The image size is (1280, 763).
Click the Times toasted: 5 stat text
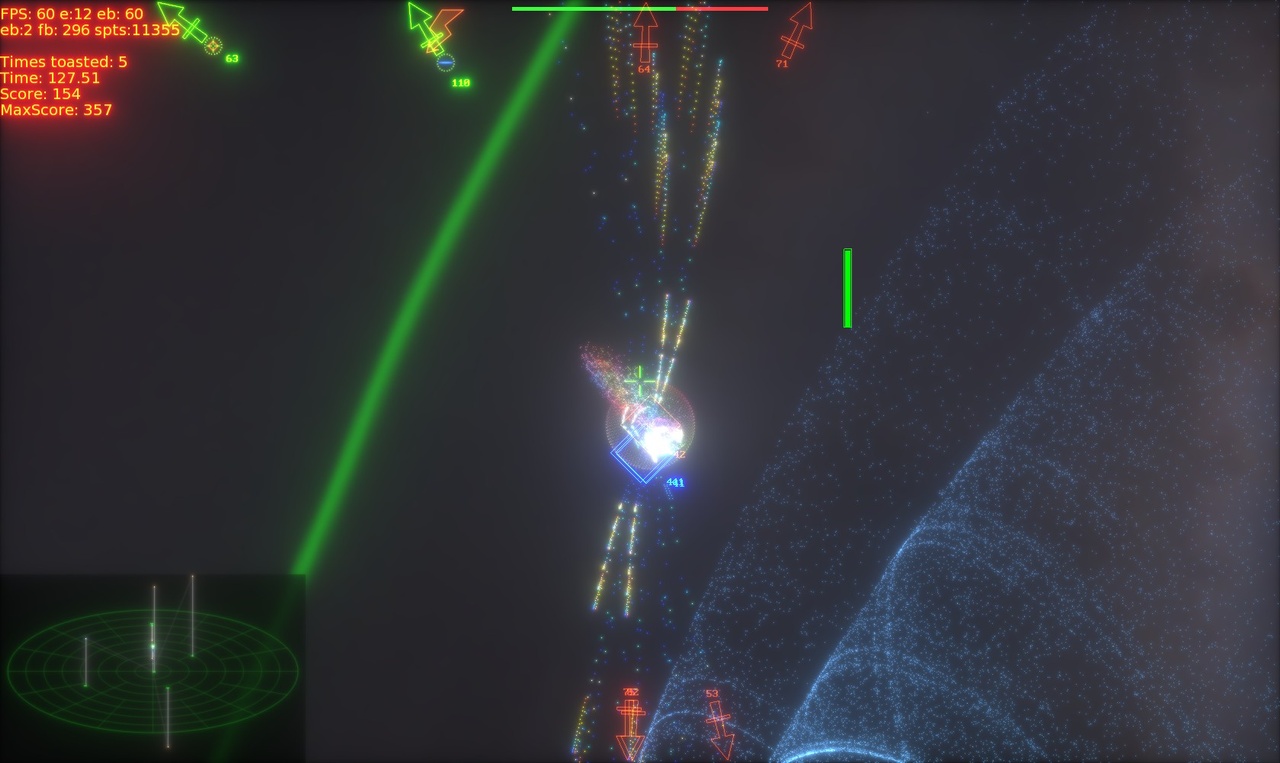[x=62, y=61]
